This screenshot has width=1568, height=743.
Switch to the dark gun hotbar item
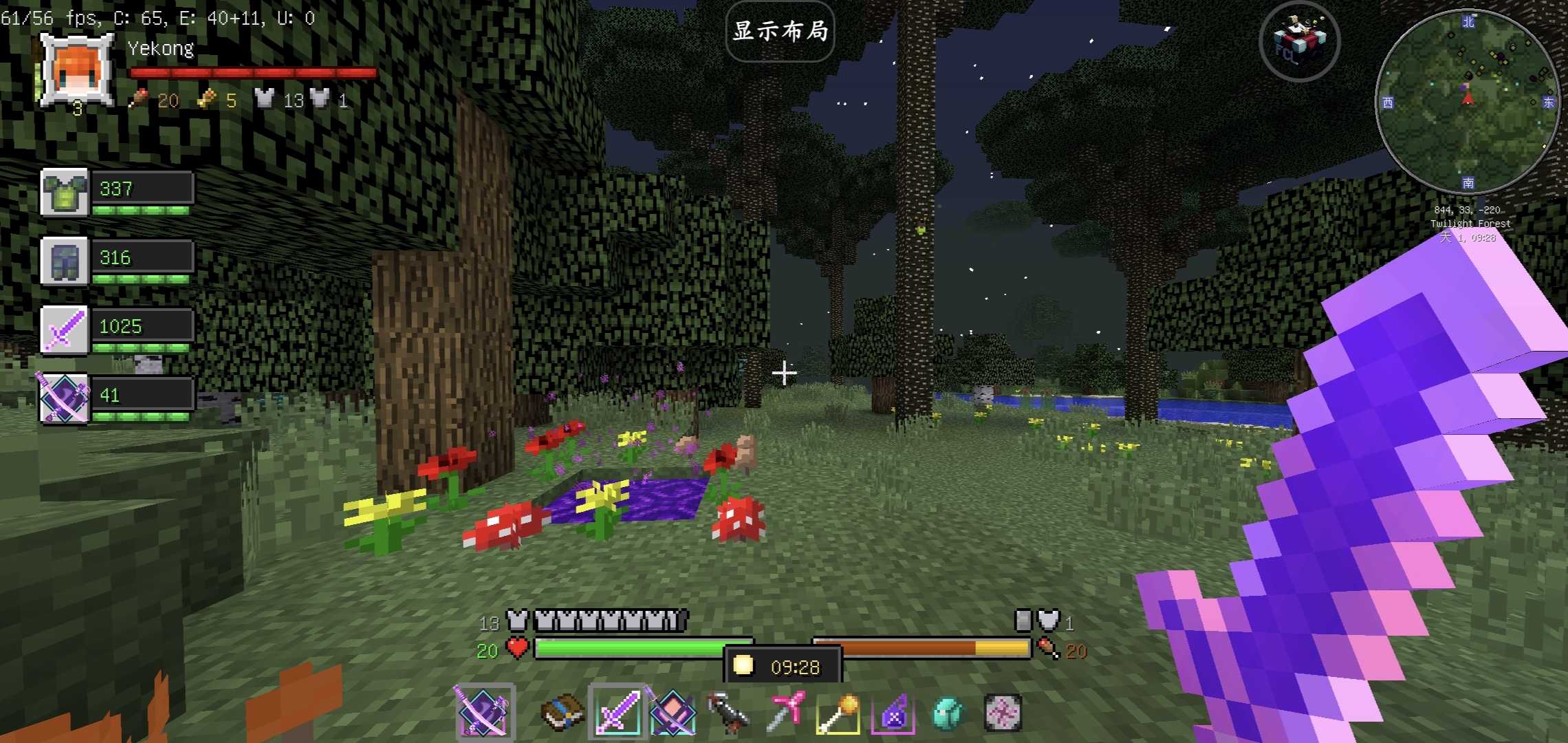pos(728,712)
